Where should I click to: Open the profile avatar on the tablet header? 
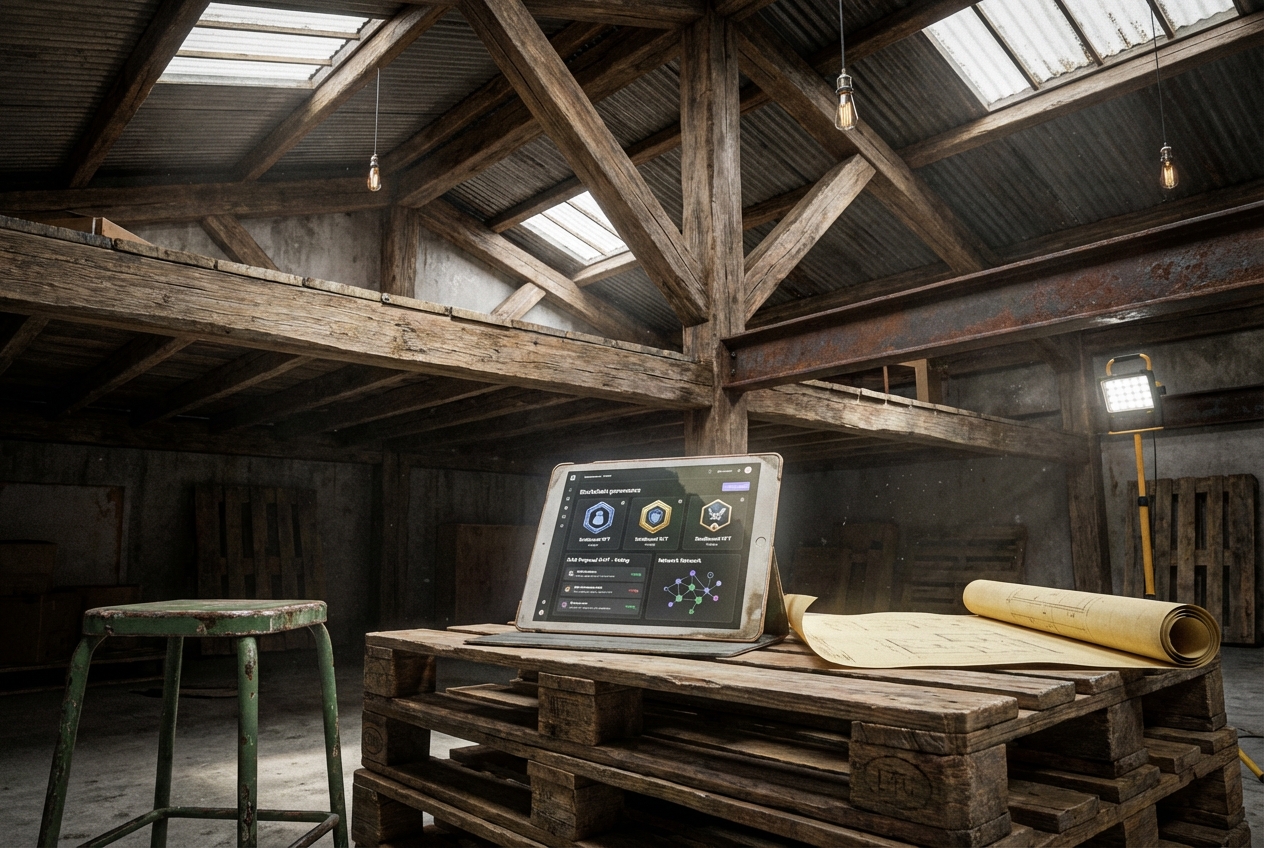point(747,469)
